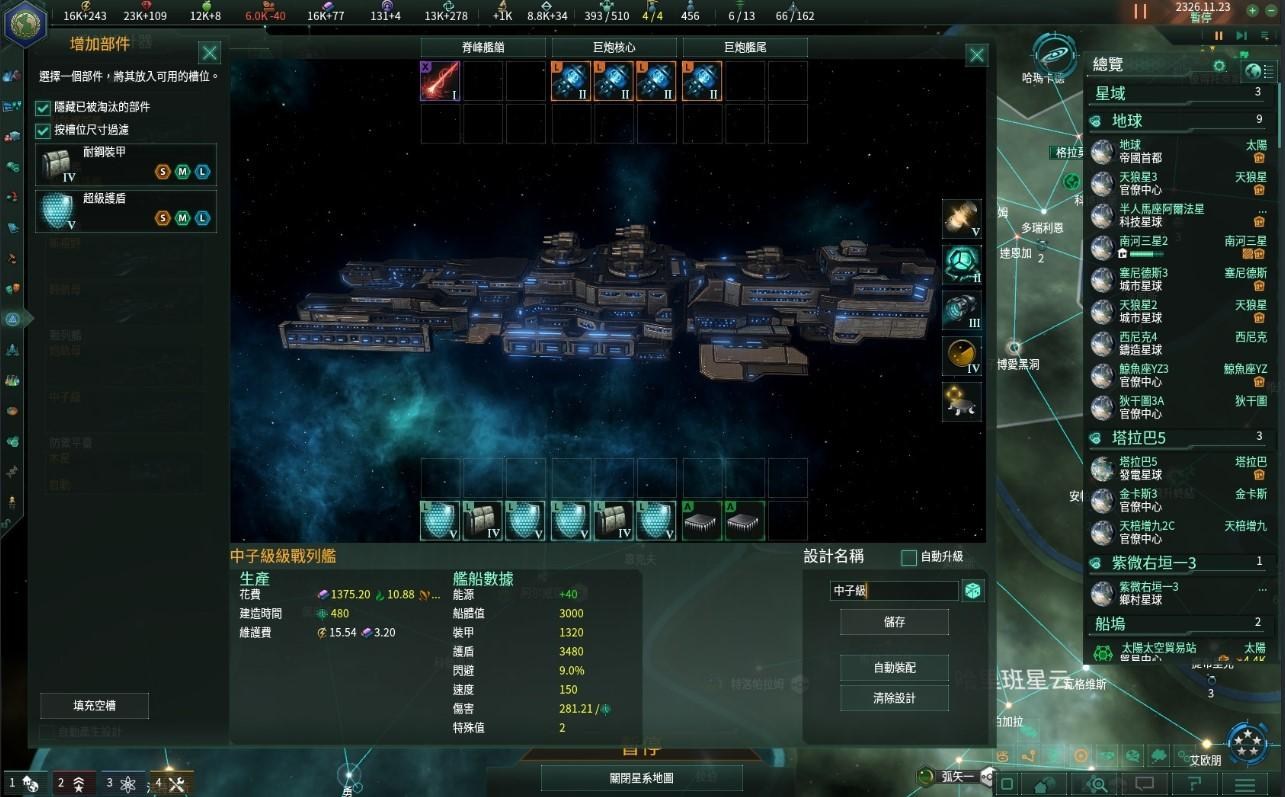Save the ship design with 儲存
The width and height of the screenshot is (1285, 797).
(x=894, y=622)
